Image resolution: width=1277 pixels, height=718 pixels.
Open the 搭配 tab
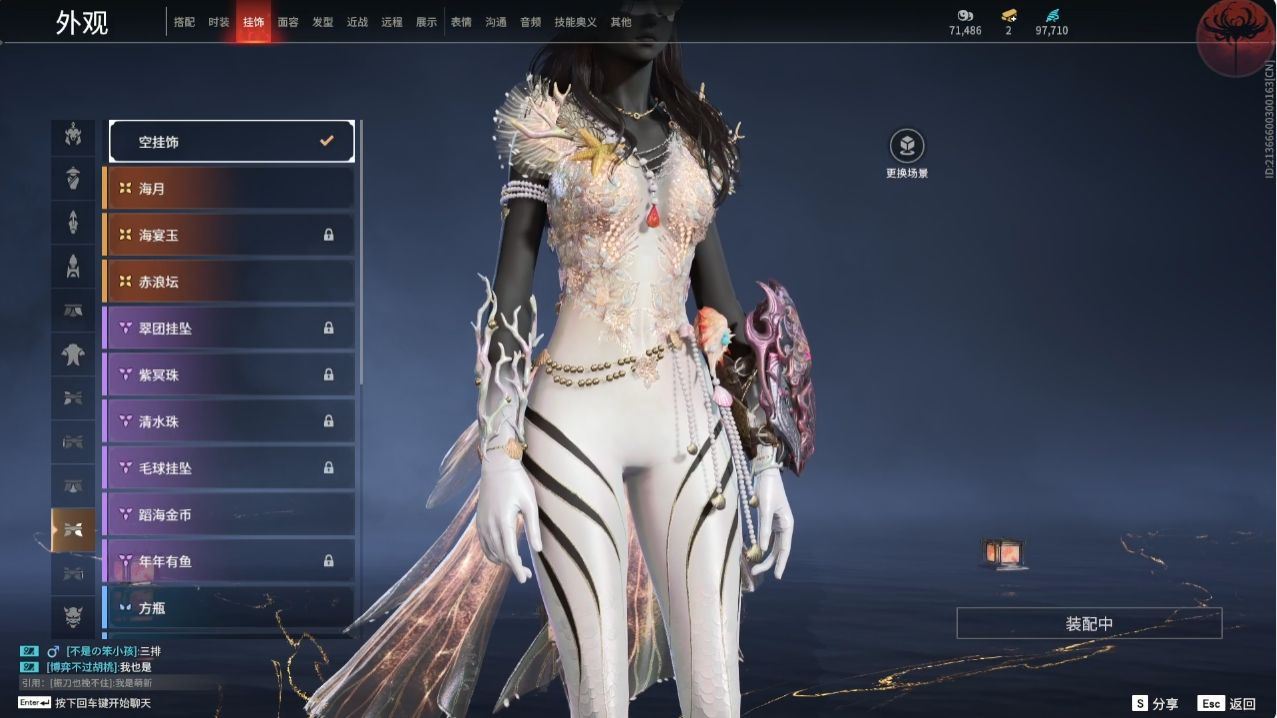coord(185,22)
